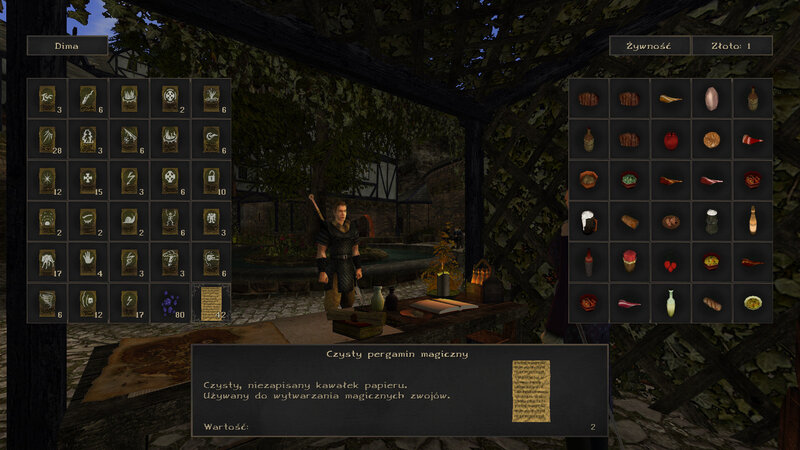Pick the bowl of green stew
Image resolution: width=800 pixels, height=450 pixels.
(x=629, y=180)
